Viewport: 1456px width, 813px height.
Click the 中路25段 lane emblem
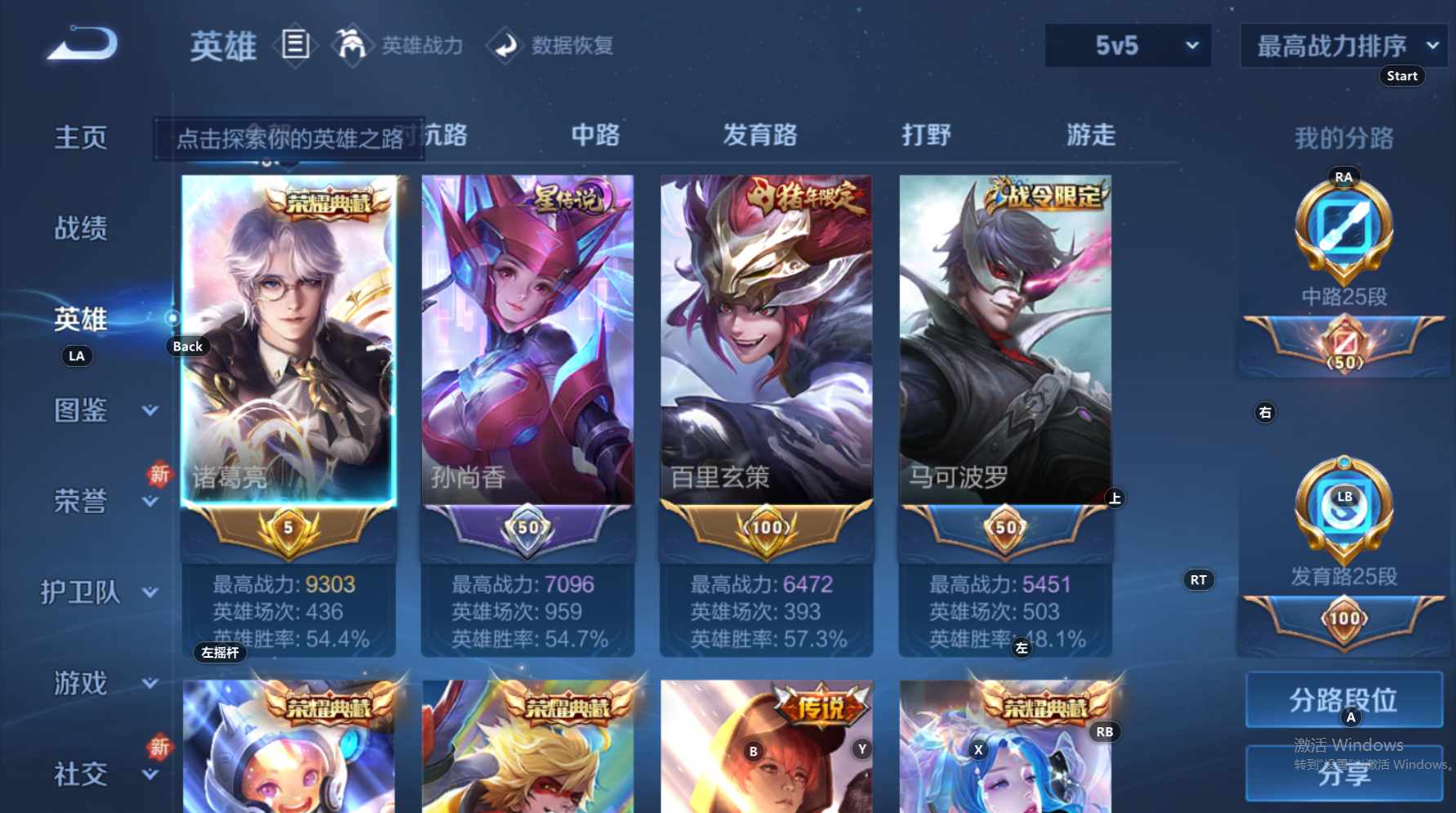coord(1342,233)
